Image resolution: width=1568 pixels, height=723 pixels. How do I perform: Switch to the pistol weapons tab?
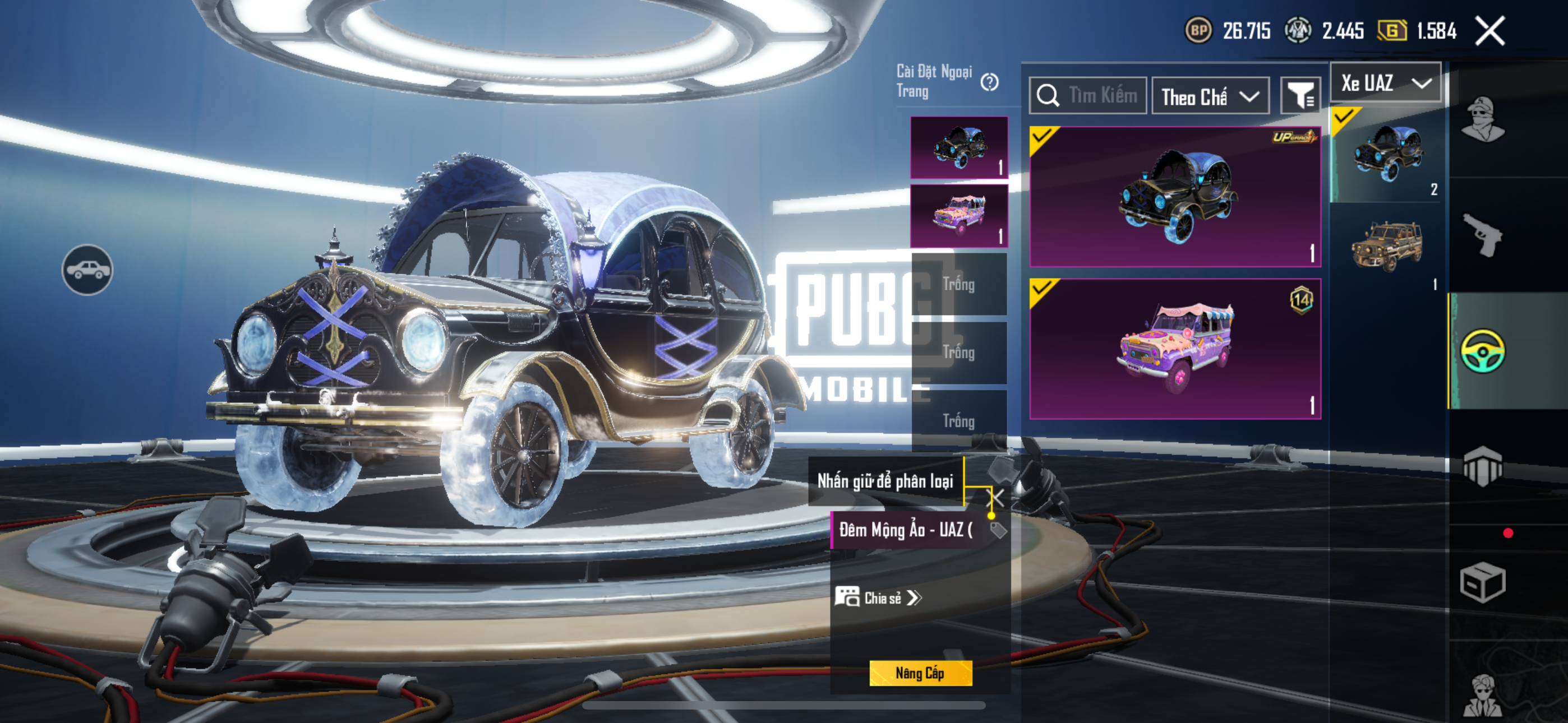tap(1483, 235)
